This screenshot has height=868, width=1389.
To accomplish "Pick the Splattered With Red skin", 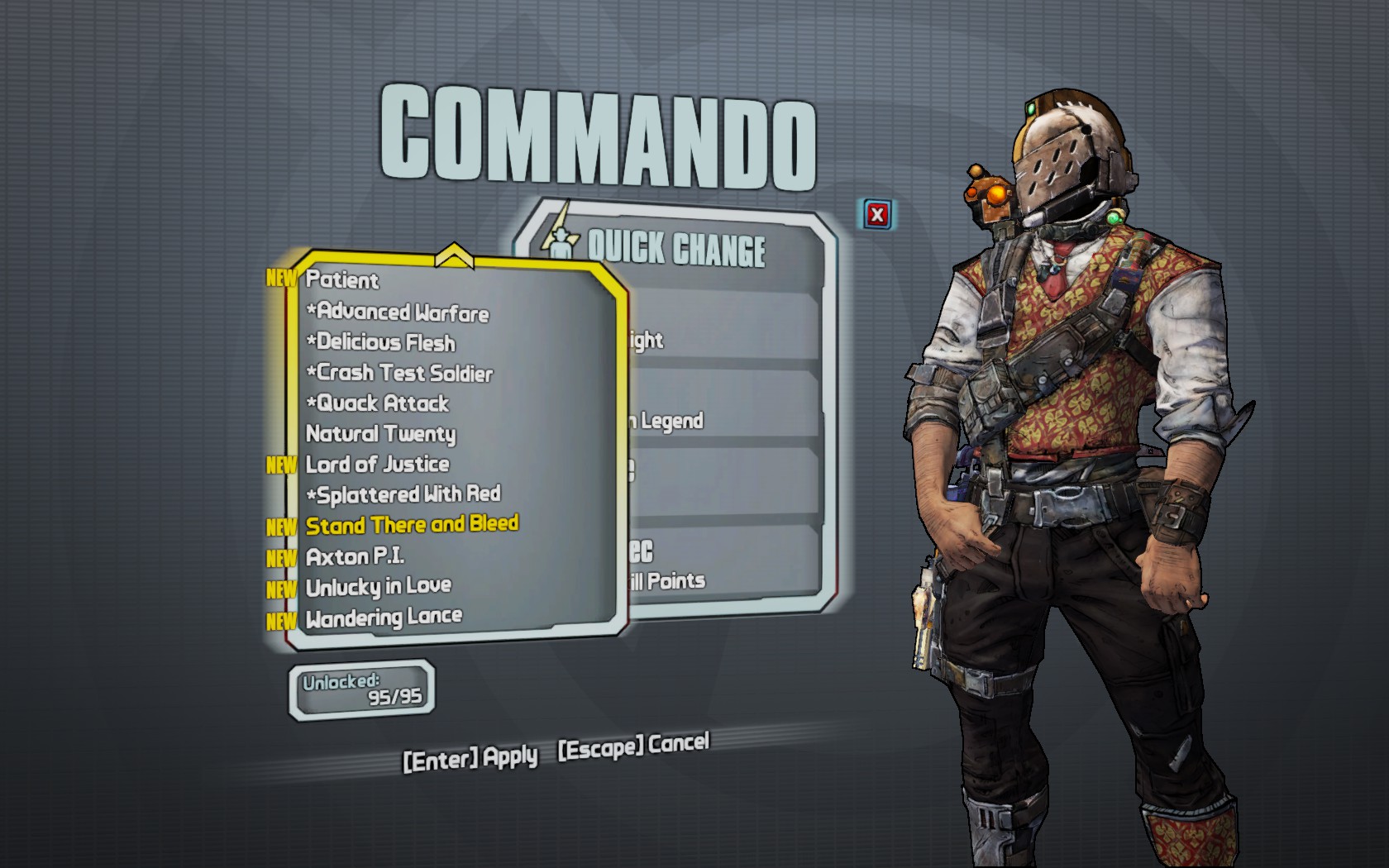I will point(403,494).
